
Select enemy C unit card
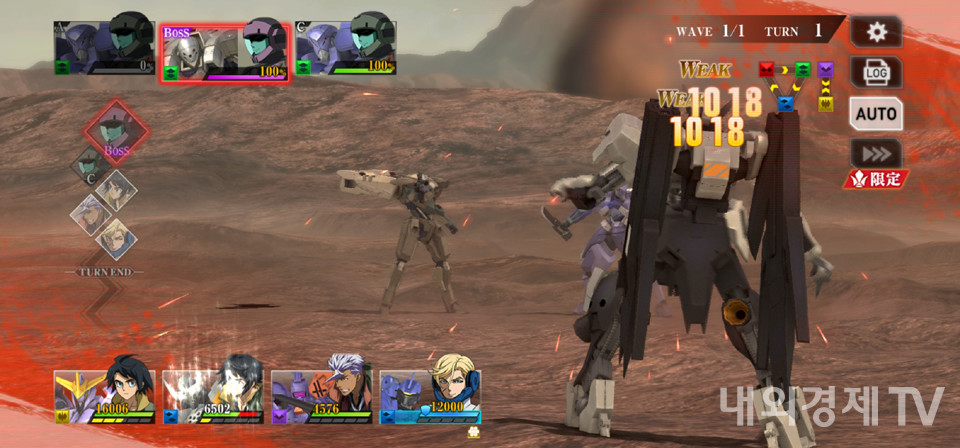coord(346,46)
